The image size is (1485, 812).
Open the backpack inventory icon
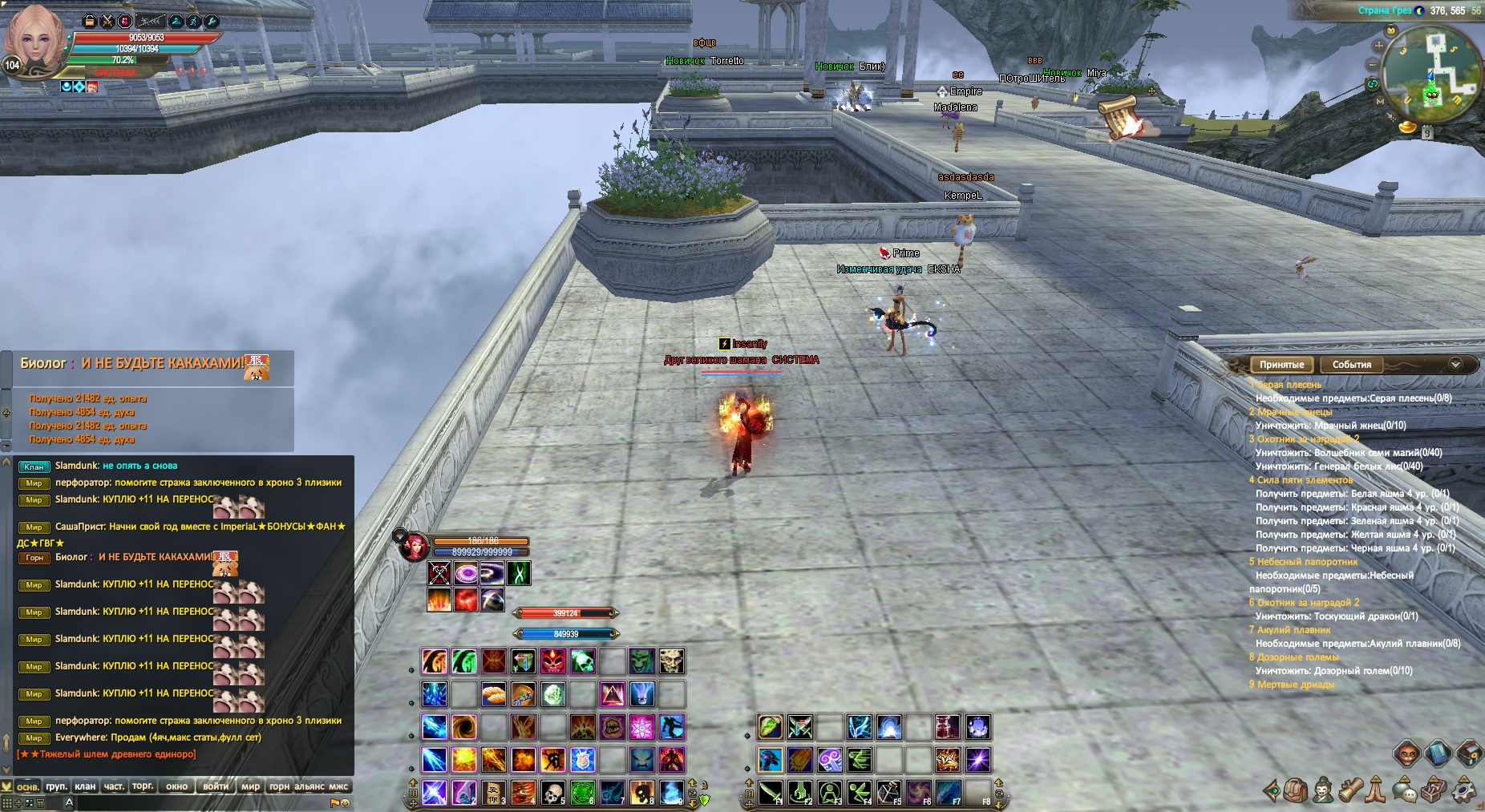click(1297, 790)
